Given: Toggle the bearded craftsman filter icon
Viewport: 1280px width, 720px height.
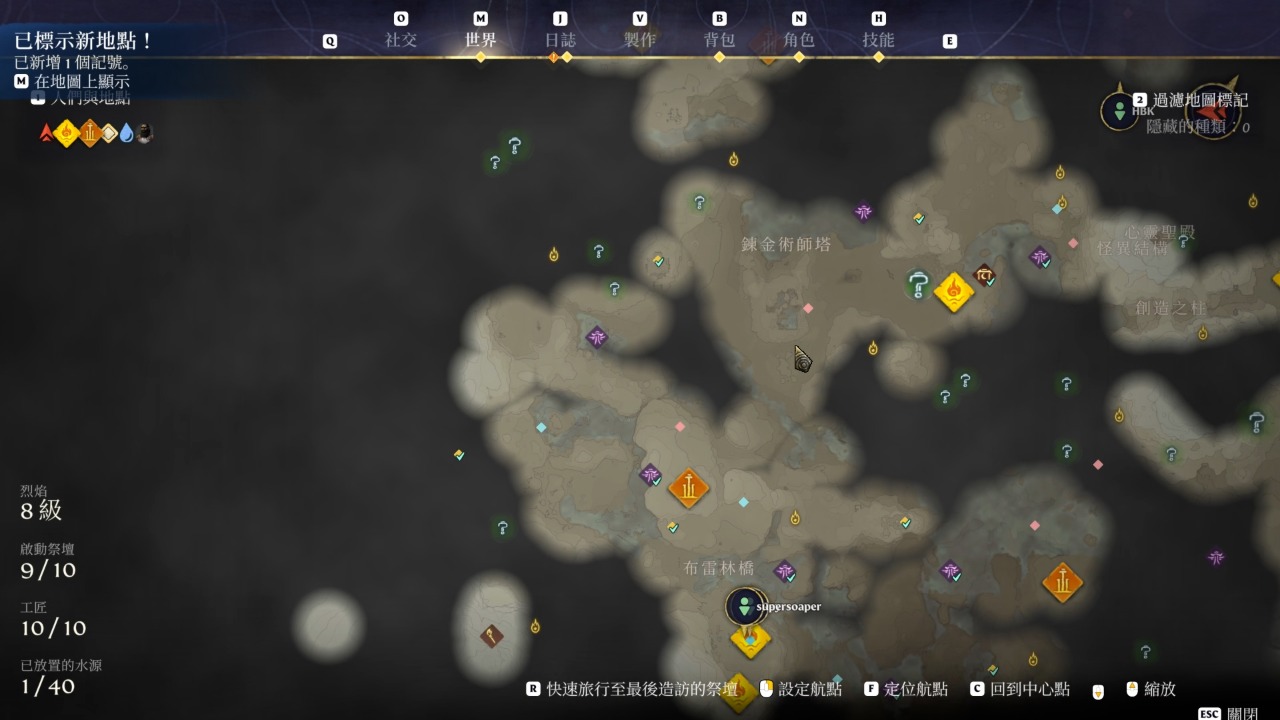Looking at the screenshot, I should pyautogui.click(x=144, y=133).
